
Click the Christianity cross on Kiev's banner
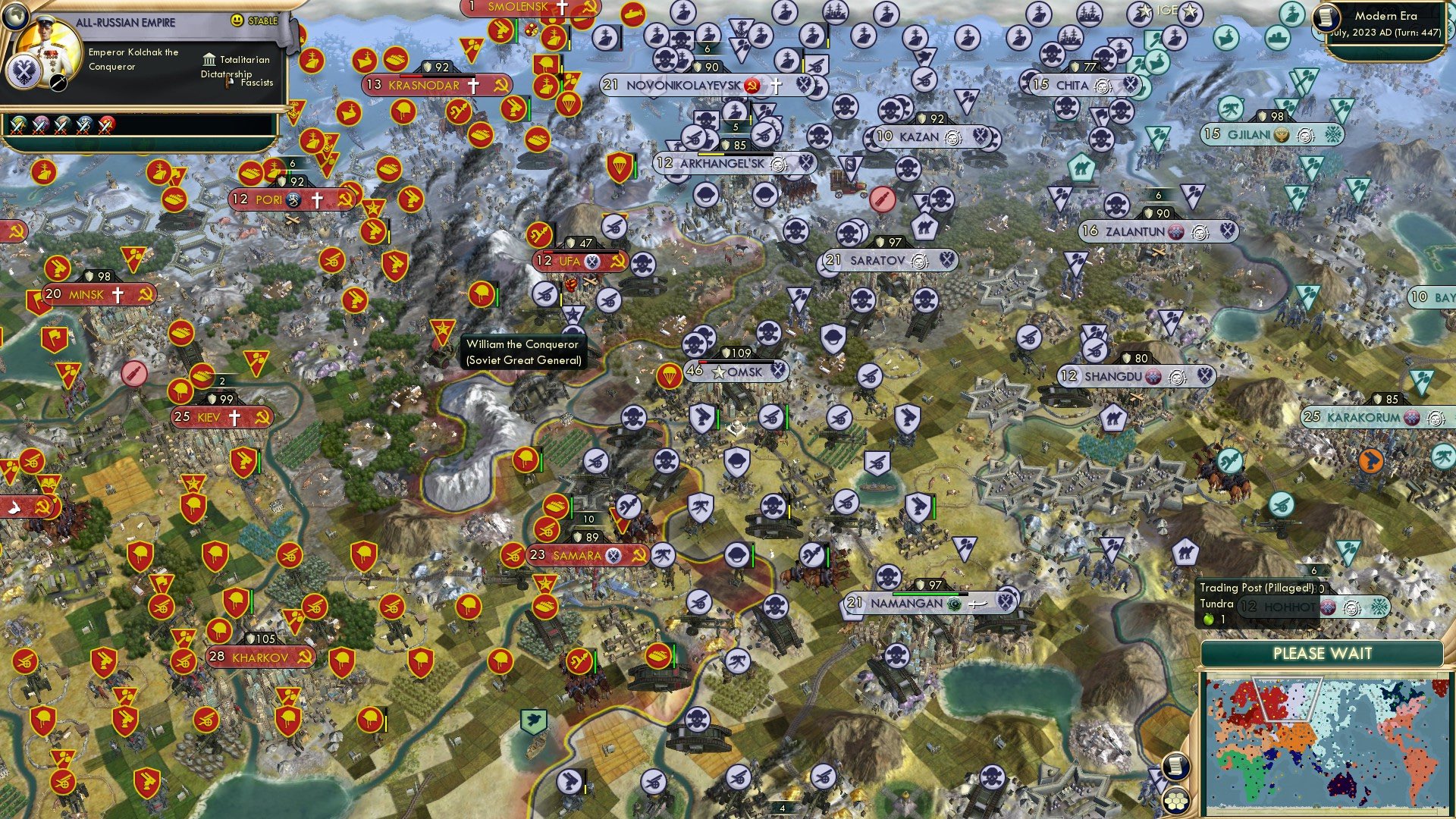point(233,416)
